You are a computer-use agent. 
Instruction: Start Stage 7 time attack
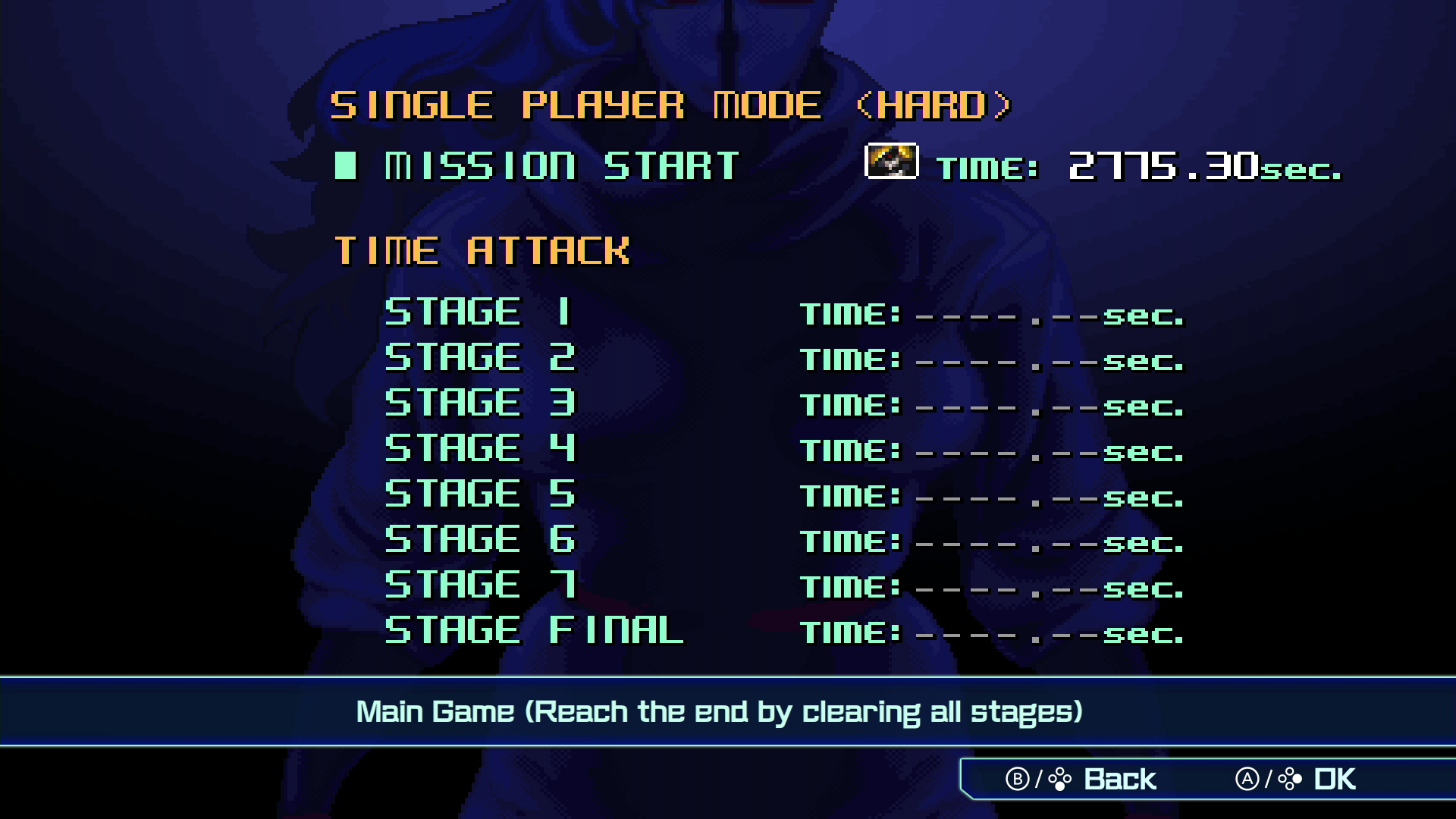coord(480,585)
